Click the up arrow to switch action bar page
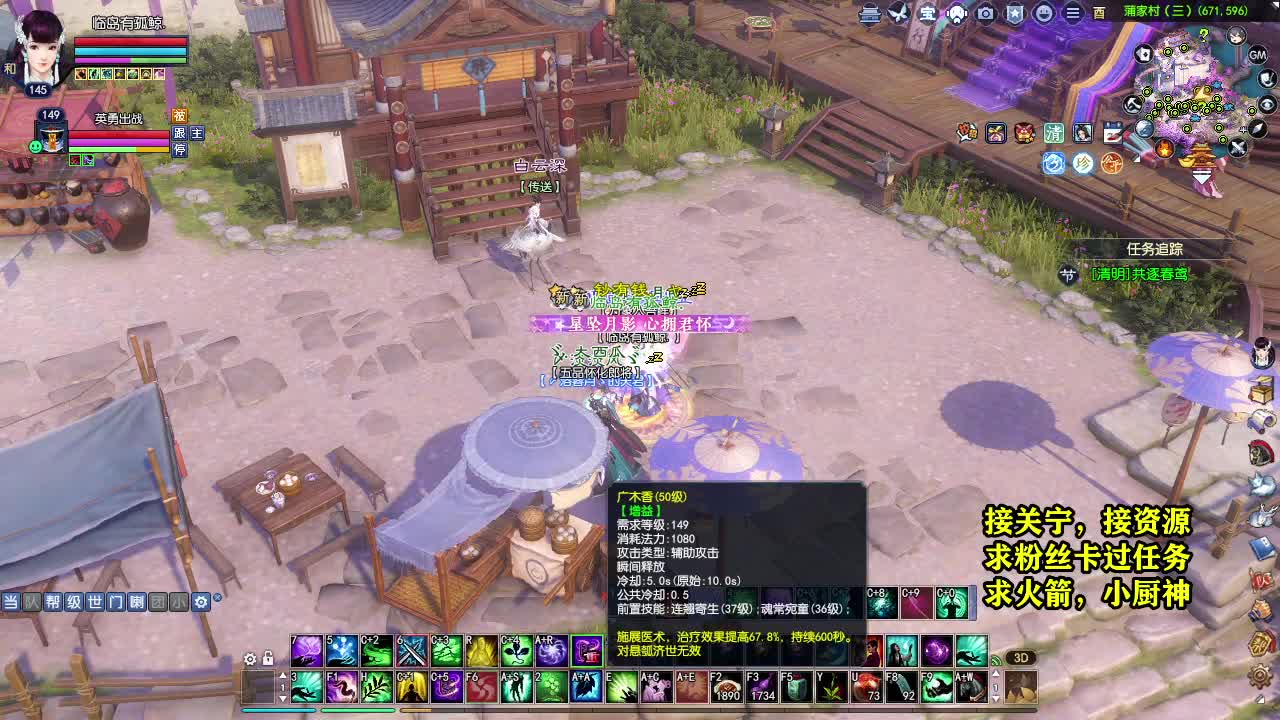The width and height of the screenshot is (1280, 720). point(283,675)
